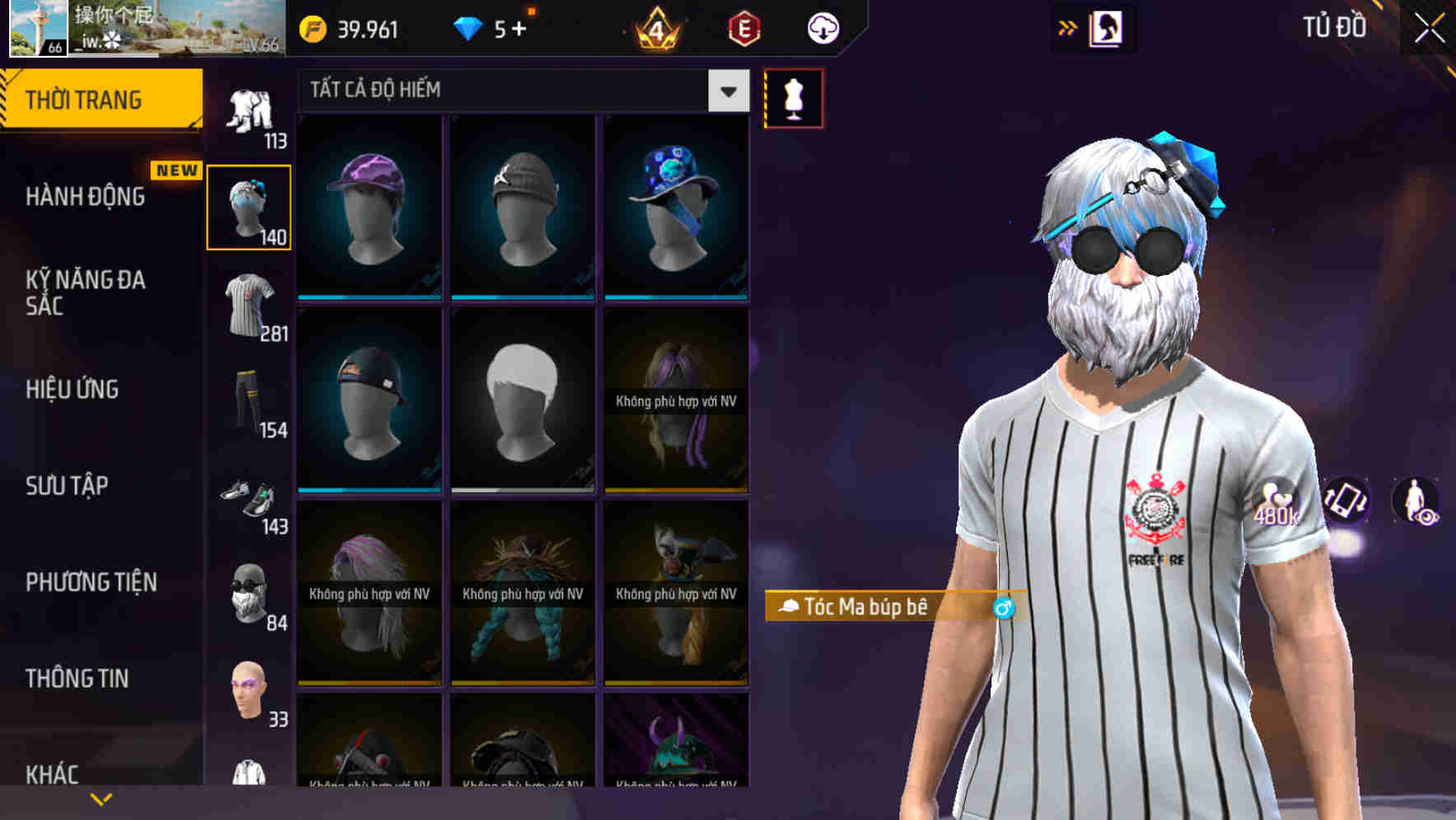This screenshot has height=820, width=1456.
Task: Click the cloud download icon in top bar
Action: click(x=823, y=27)
